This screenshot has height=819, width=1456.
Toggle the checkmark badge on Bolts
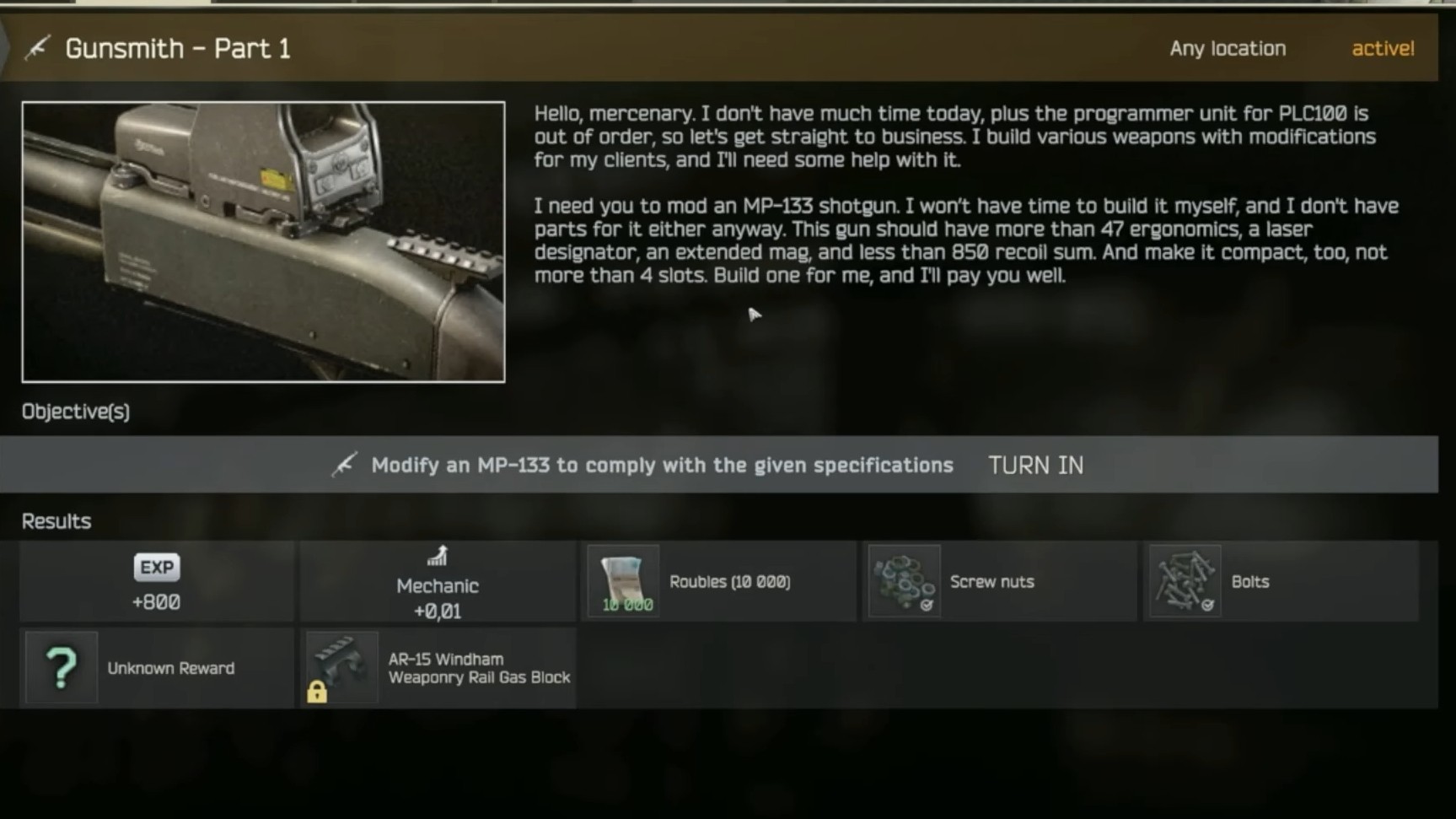click(x=1209, y=604)
